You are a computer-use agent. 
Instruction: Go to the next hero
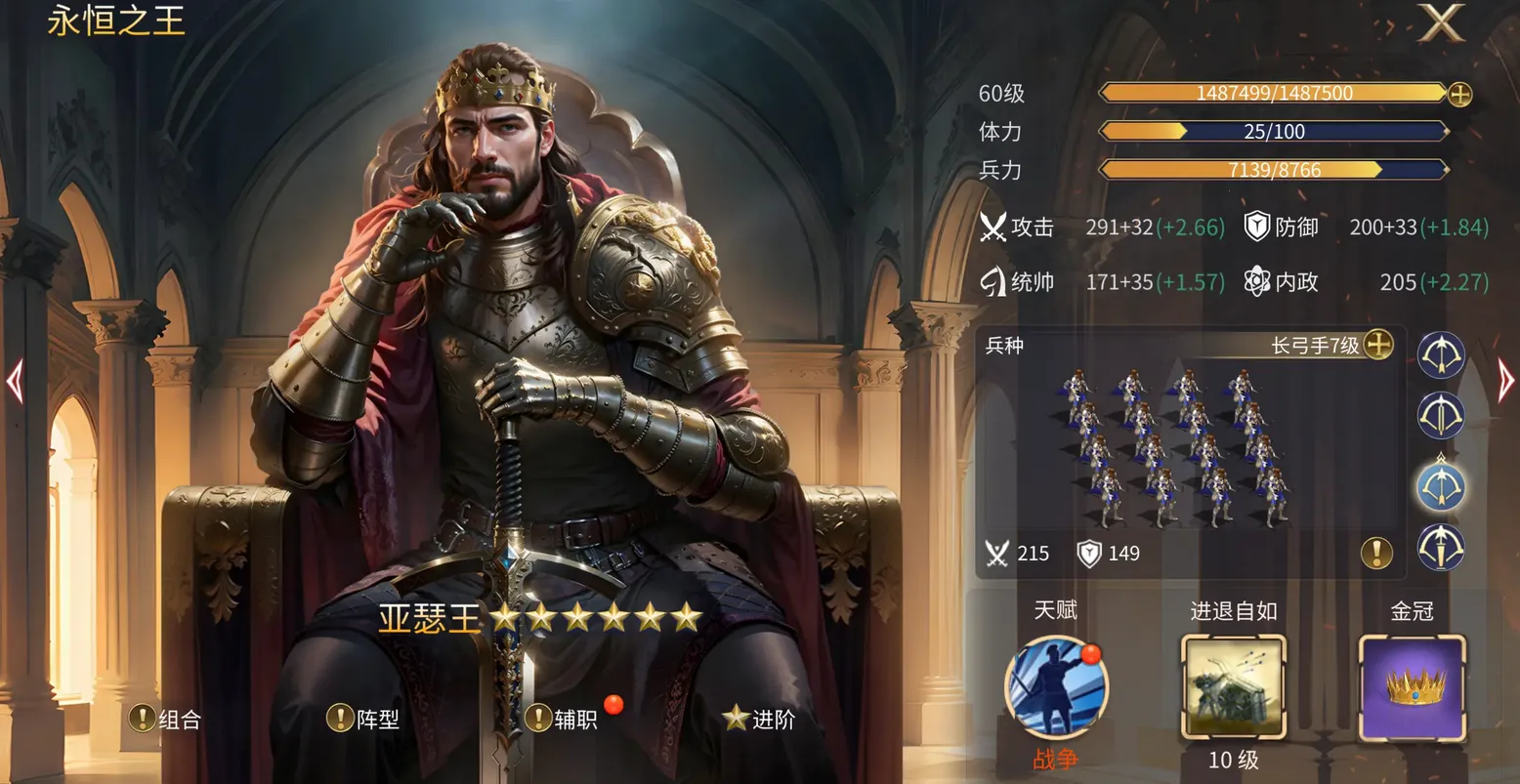tap(1505, 380)
